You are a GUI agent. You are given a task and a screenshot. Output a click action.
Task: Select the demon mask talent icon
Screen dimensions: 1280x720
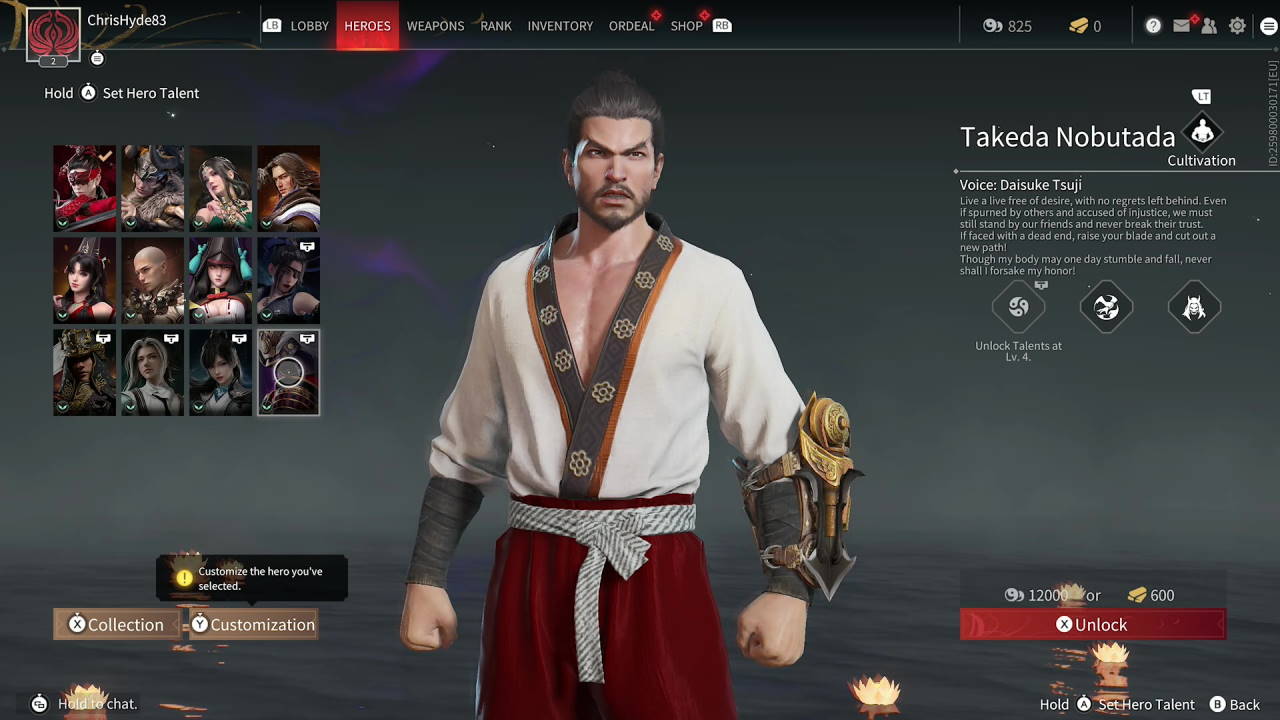pyautogui.click(x=1193, y=307)
